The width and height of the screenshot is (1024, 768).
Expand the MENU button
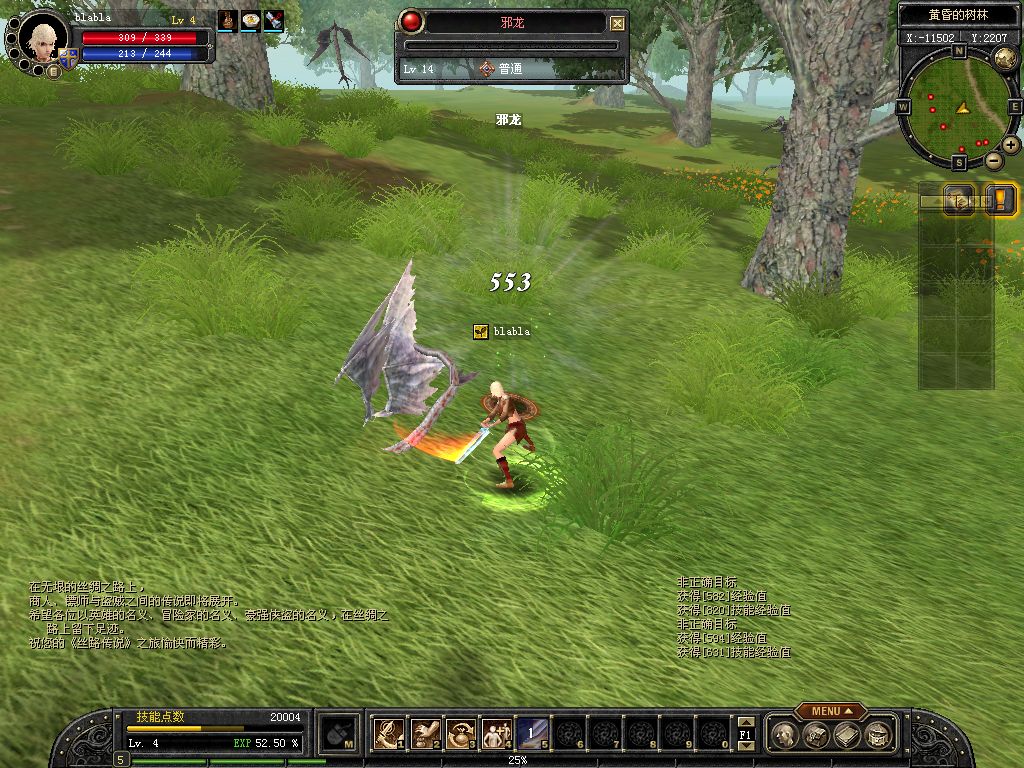point(830,711)
